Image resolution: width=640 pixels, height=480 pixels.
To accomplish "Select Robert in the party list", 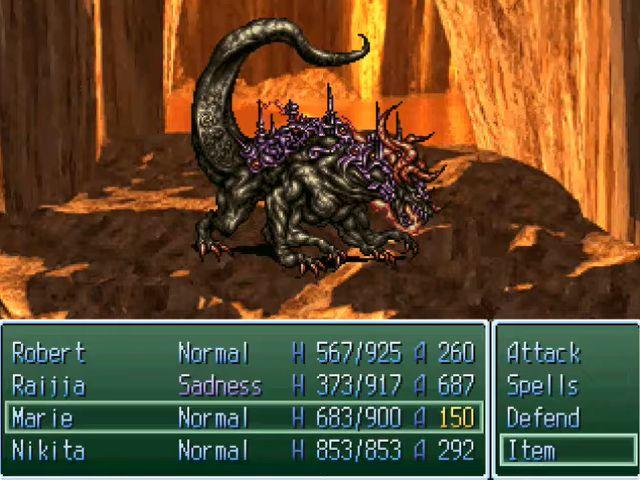I will [48, 353].
